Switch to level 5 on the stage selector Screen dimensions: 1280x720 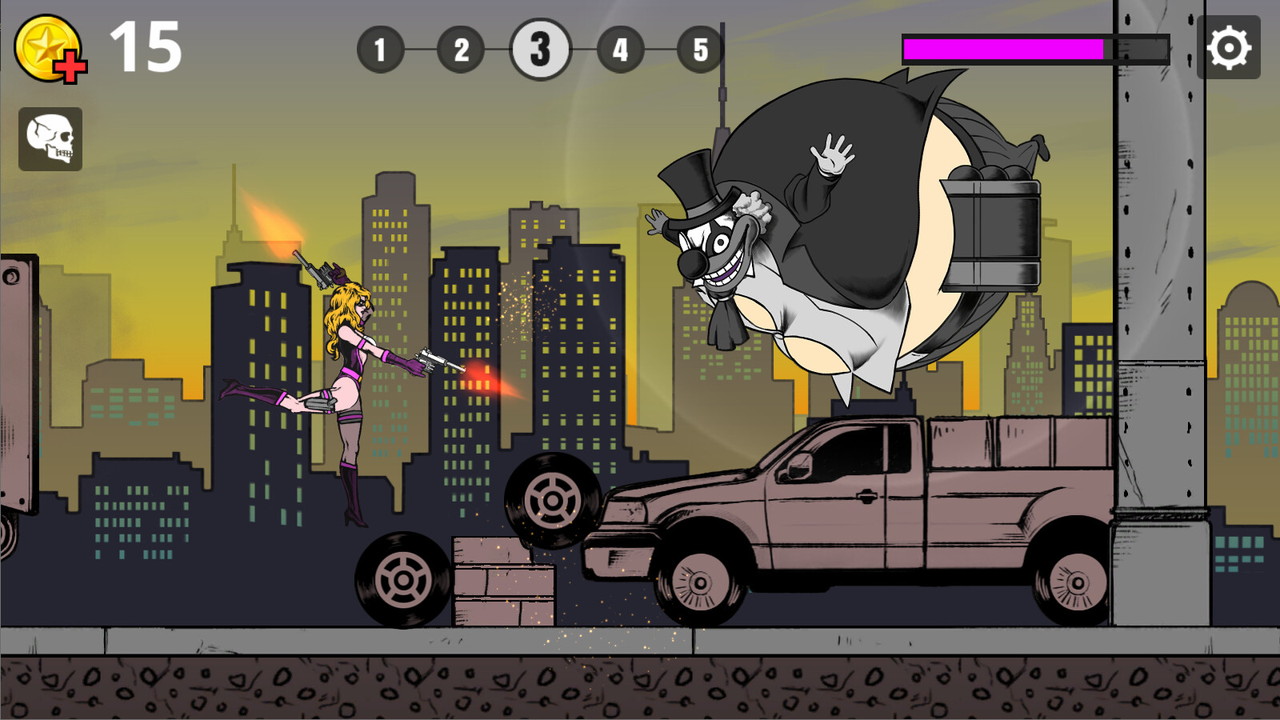701,48
